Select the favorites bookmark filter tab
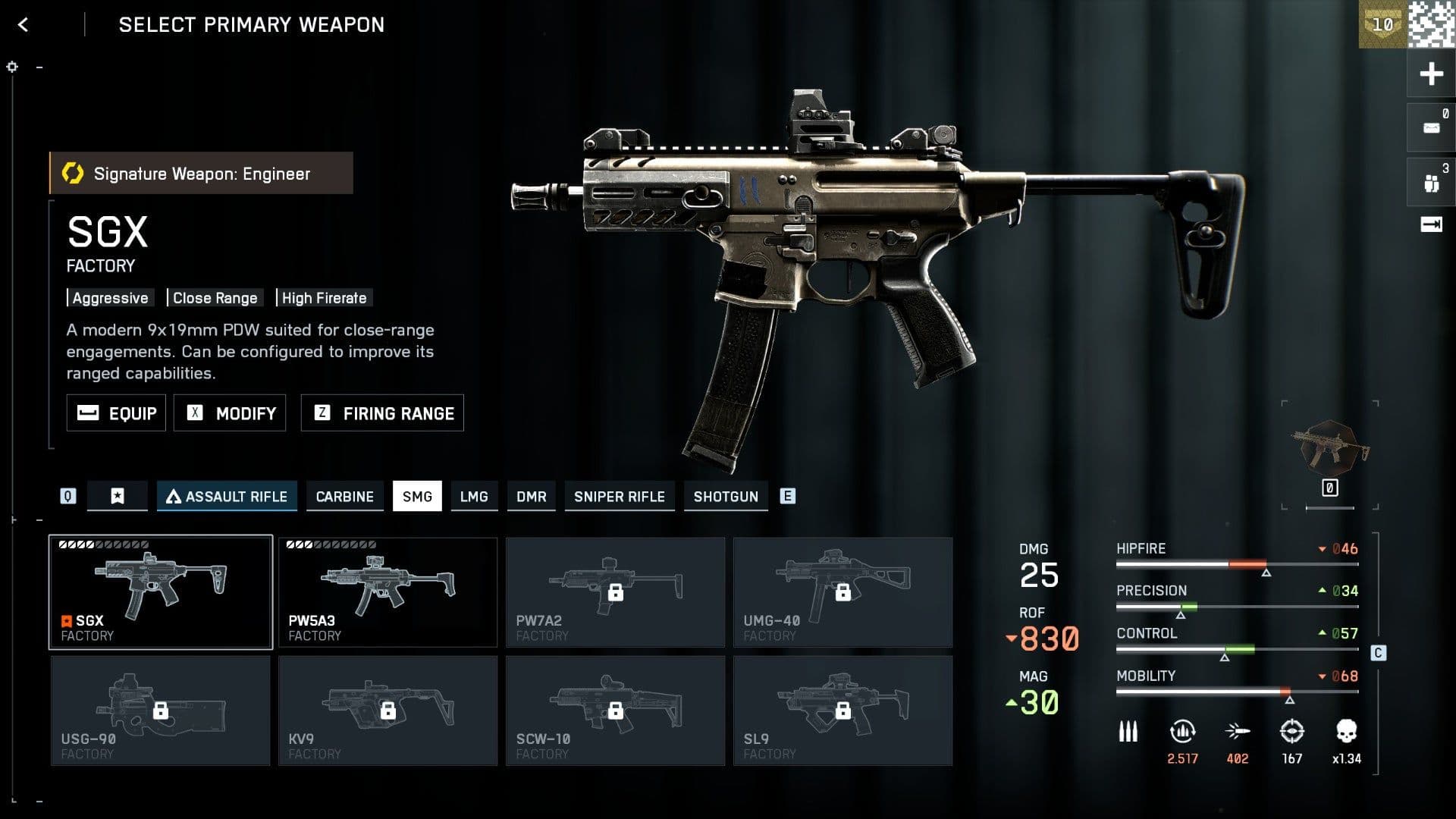The image size is (1456, 819). tap(118, 496)
